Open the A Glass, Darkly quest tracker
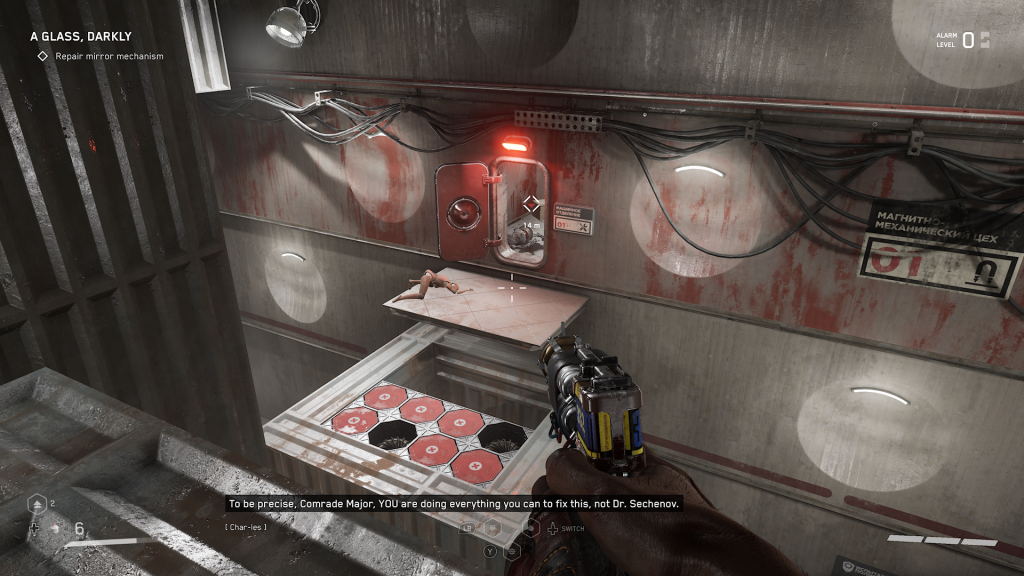 (x=80, y=36)
